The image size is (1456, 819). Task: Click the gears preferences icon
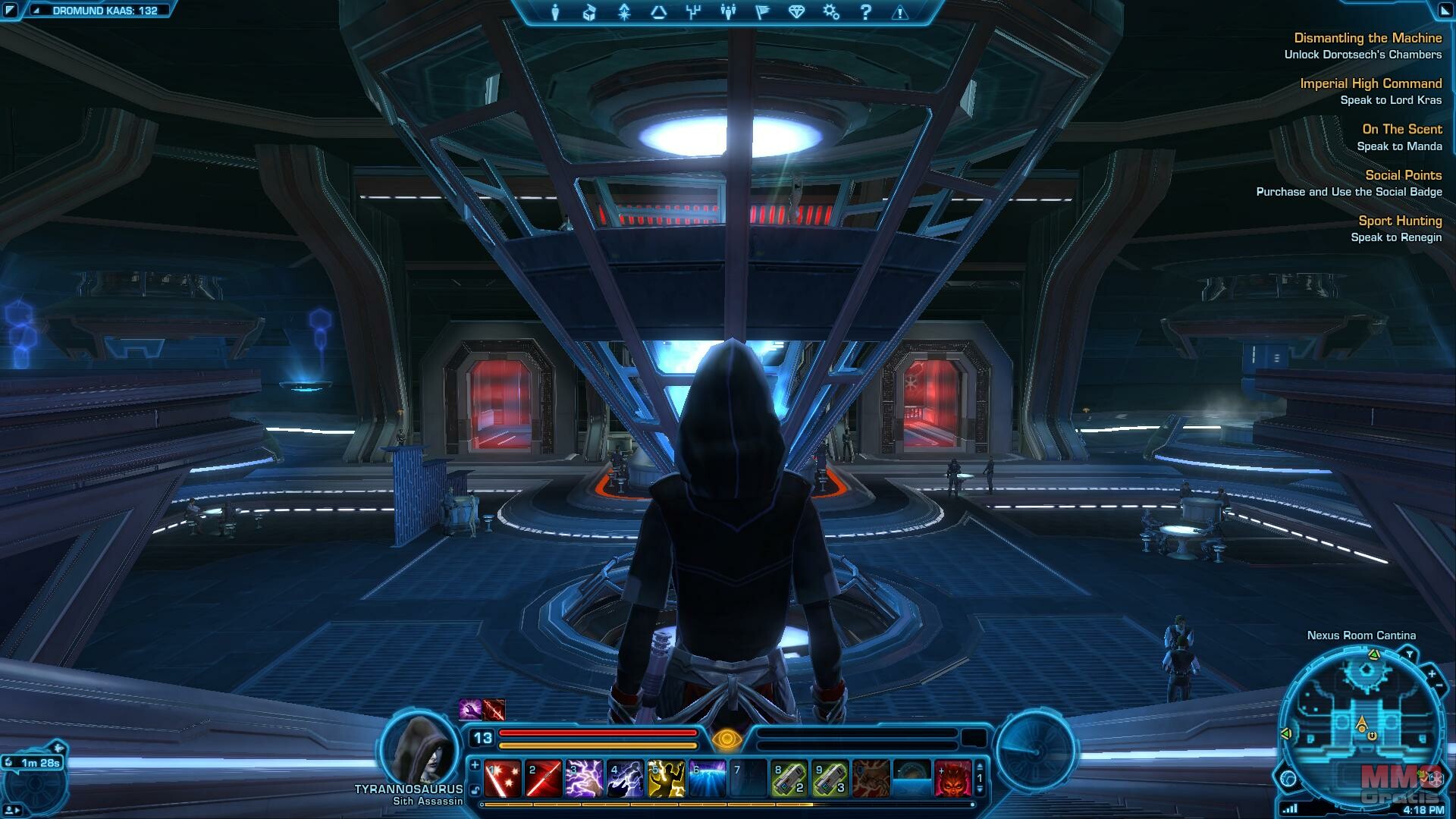(831, 12)
